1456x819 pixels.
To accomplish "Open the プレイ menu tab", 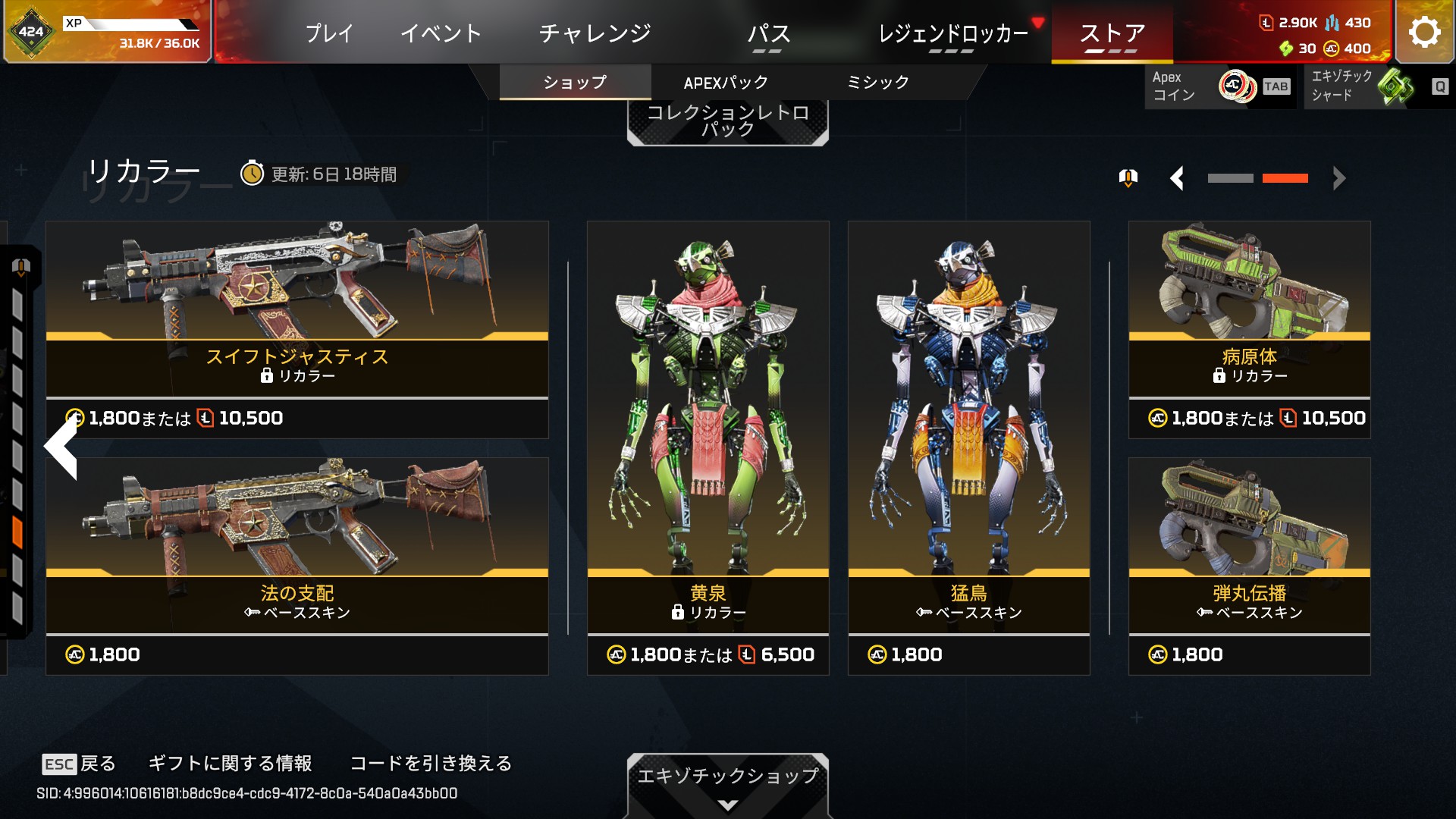I will [x=329, y=33].
